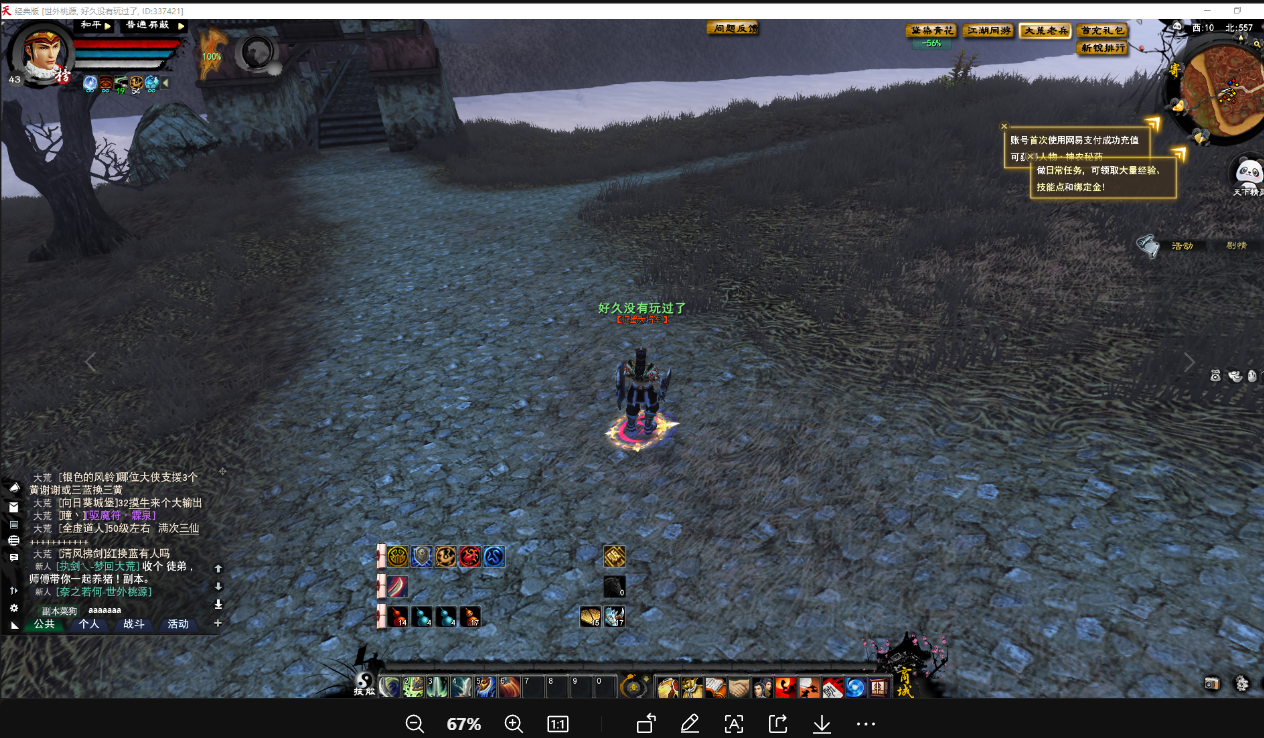The width and height of the screenshot is (1264, 738).
Task: Open the 首充礼包 gift pack
Action: tap(1102, 31)
